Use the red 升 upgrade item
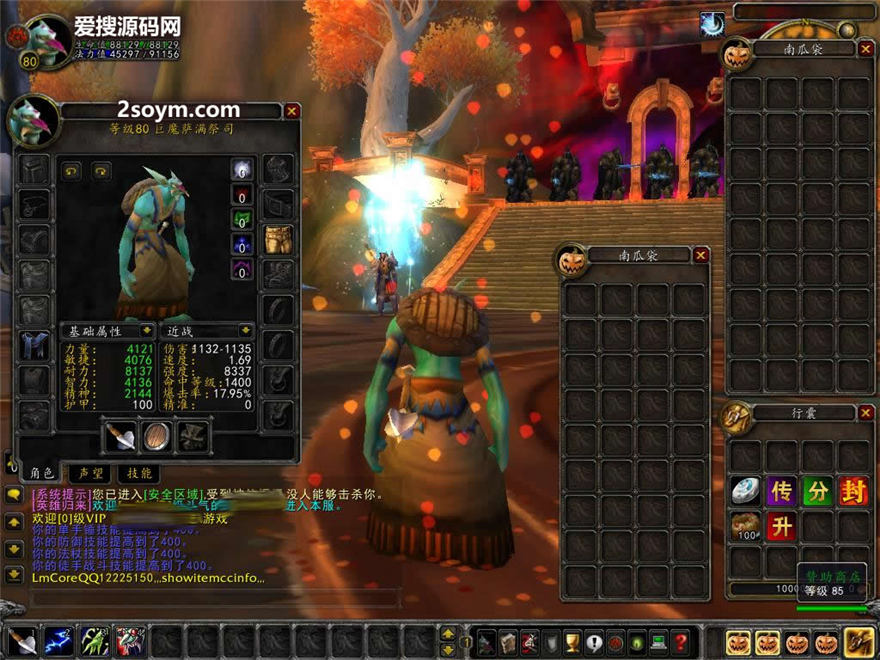 coord(781,526)
